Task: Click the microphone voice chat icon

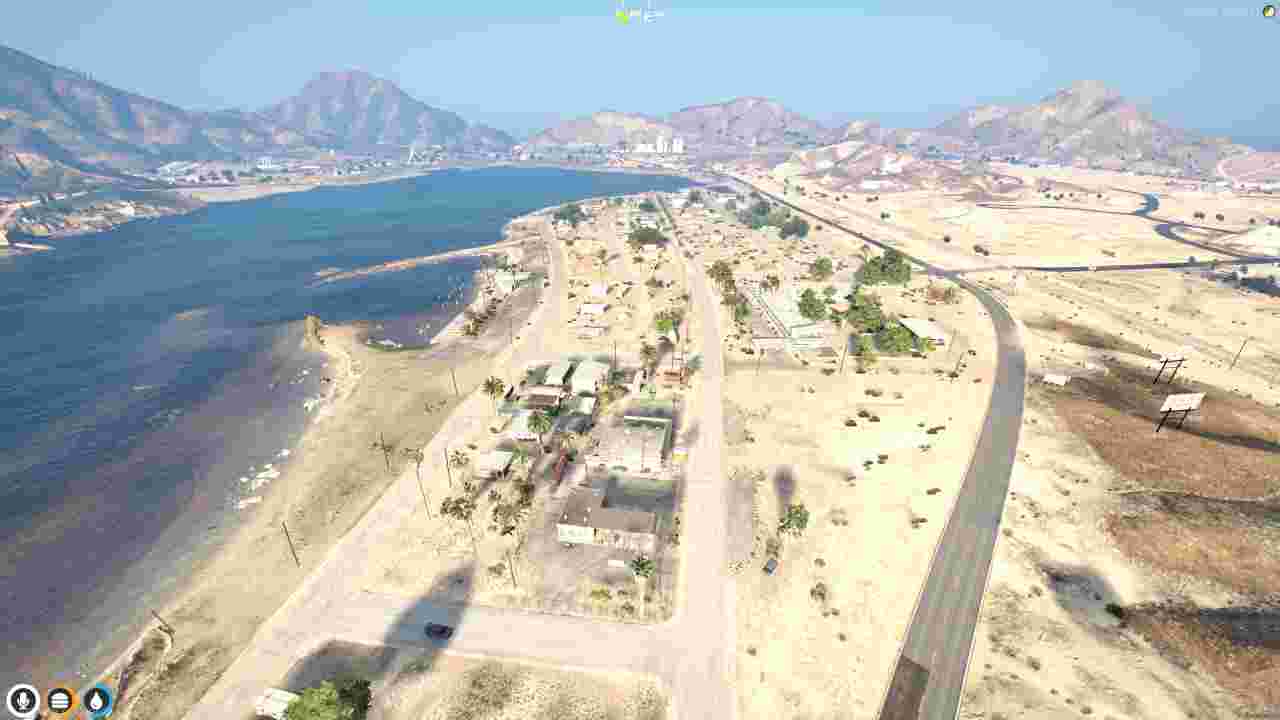Action: (22, 700)
